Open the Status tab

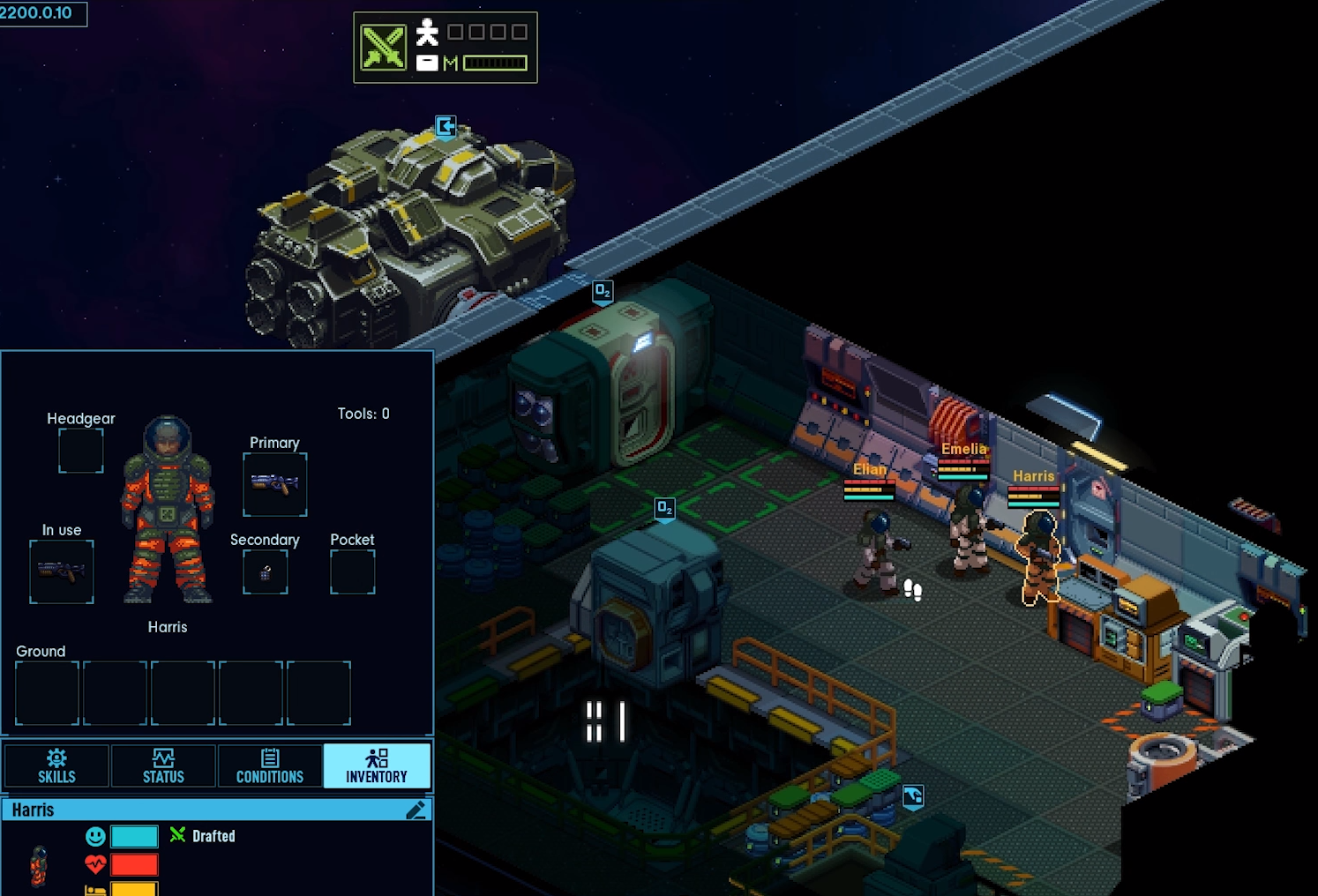click(163, 765)
